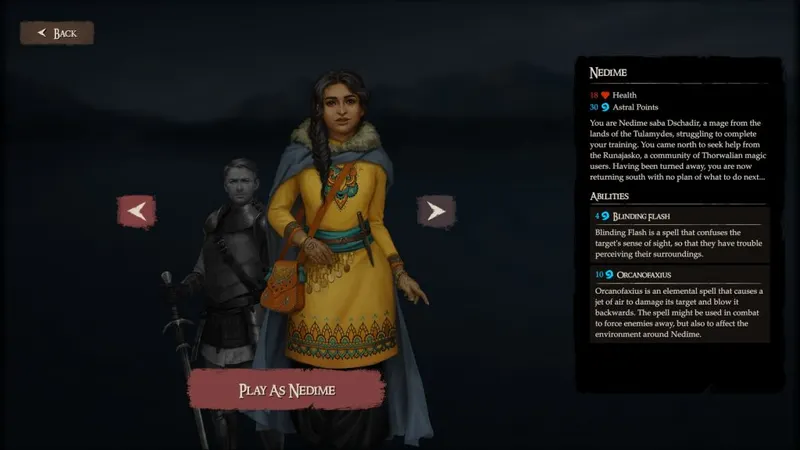
Task: Confirm with Play As Nedime button
Action: click(x=286, y=390)
